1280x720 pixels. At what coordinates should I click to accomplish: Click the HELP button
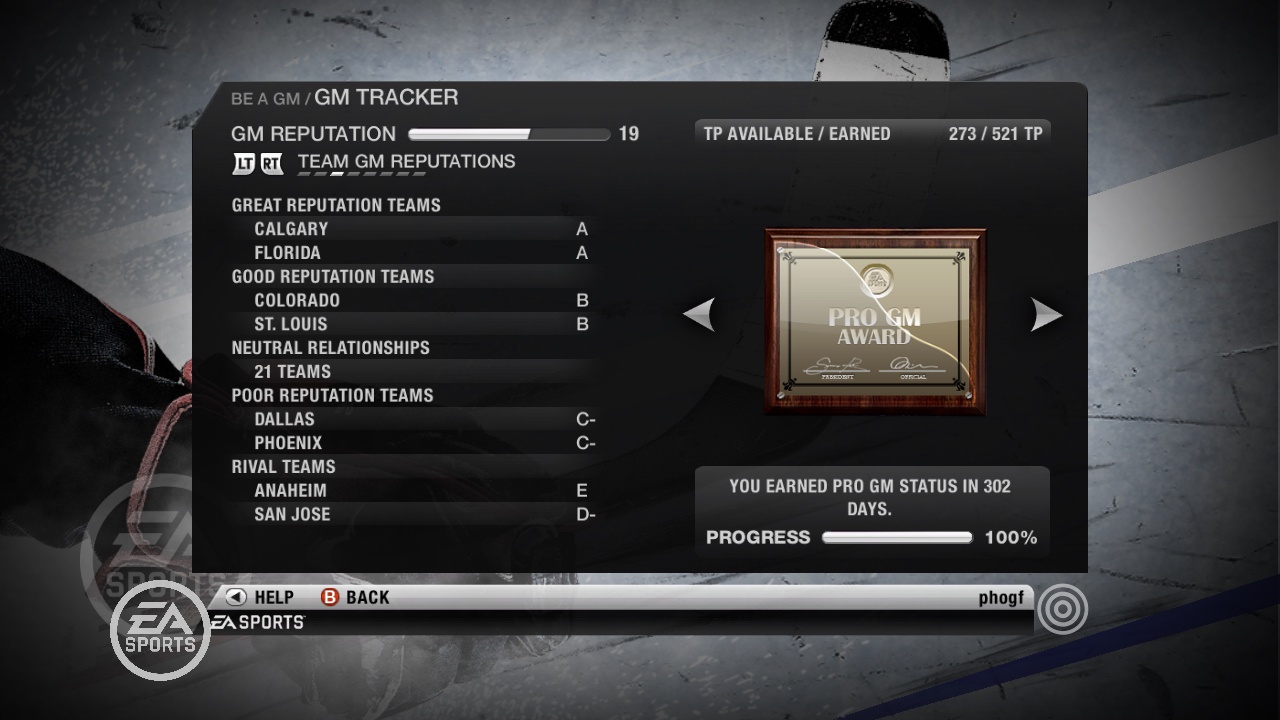click(x=270, y=597)
